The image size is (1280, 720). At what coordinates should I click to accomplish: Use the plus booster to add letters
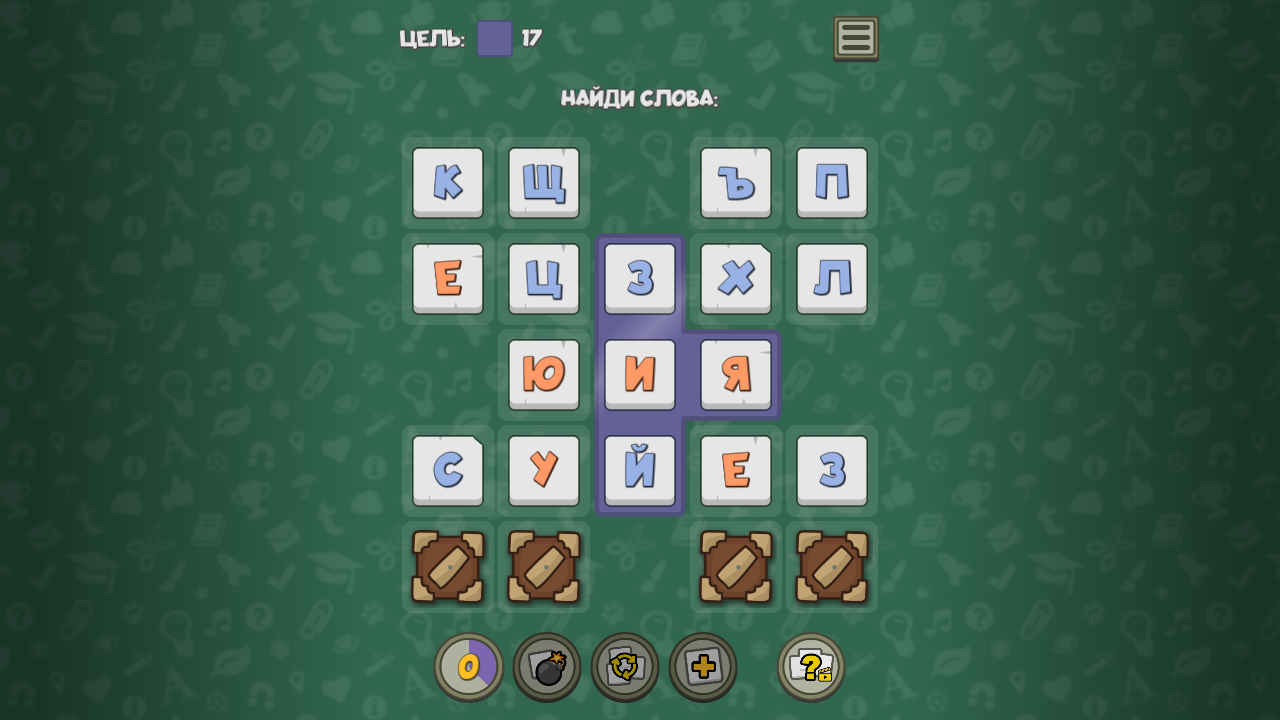click(x=704, y=666)
